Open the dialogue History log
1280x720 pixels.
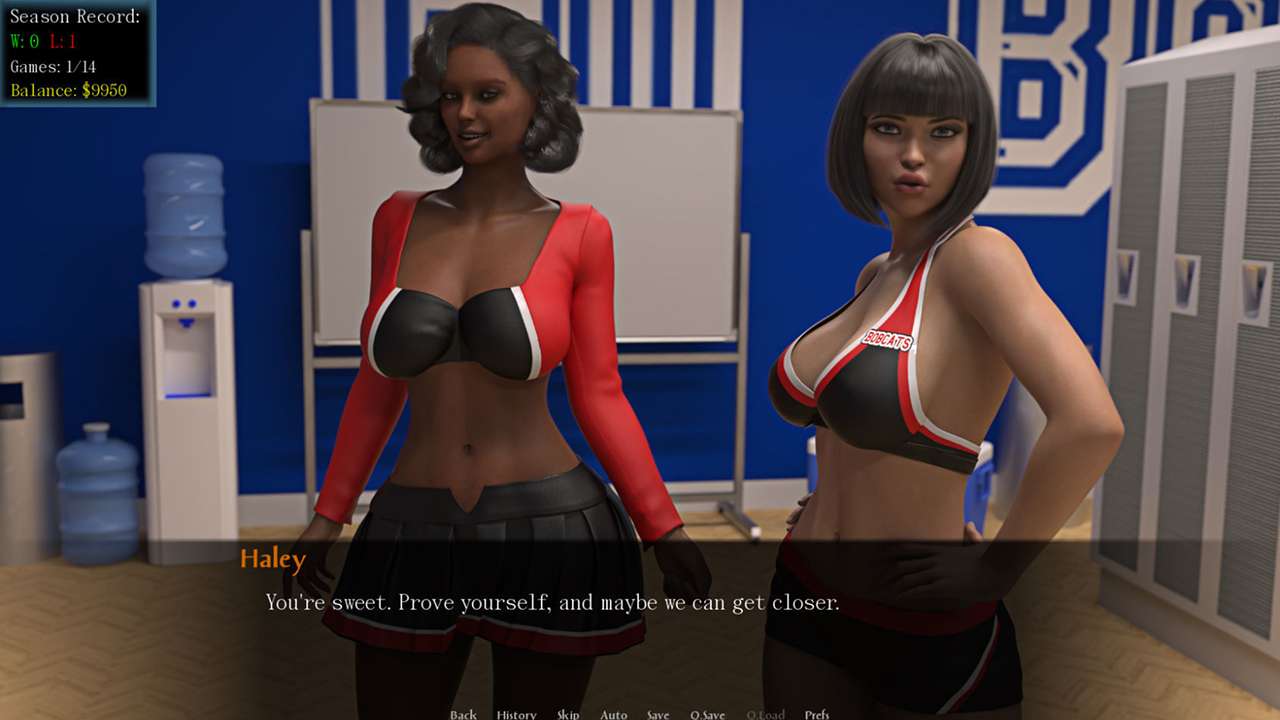[x=516, y=714]
